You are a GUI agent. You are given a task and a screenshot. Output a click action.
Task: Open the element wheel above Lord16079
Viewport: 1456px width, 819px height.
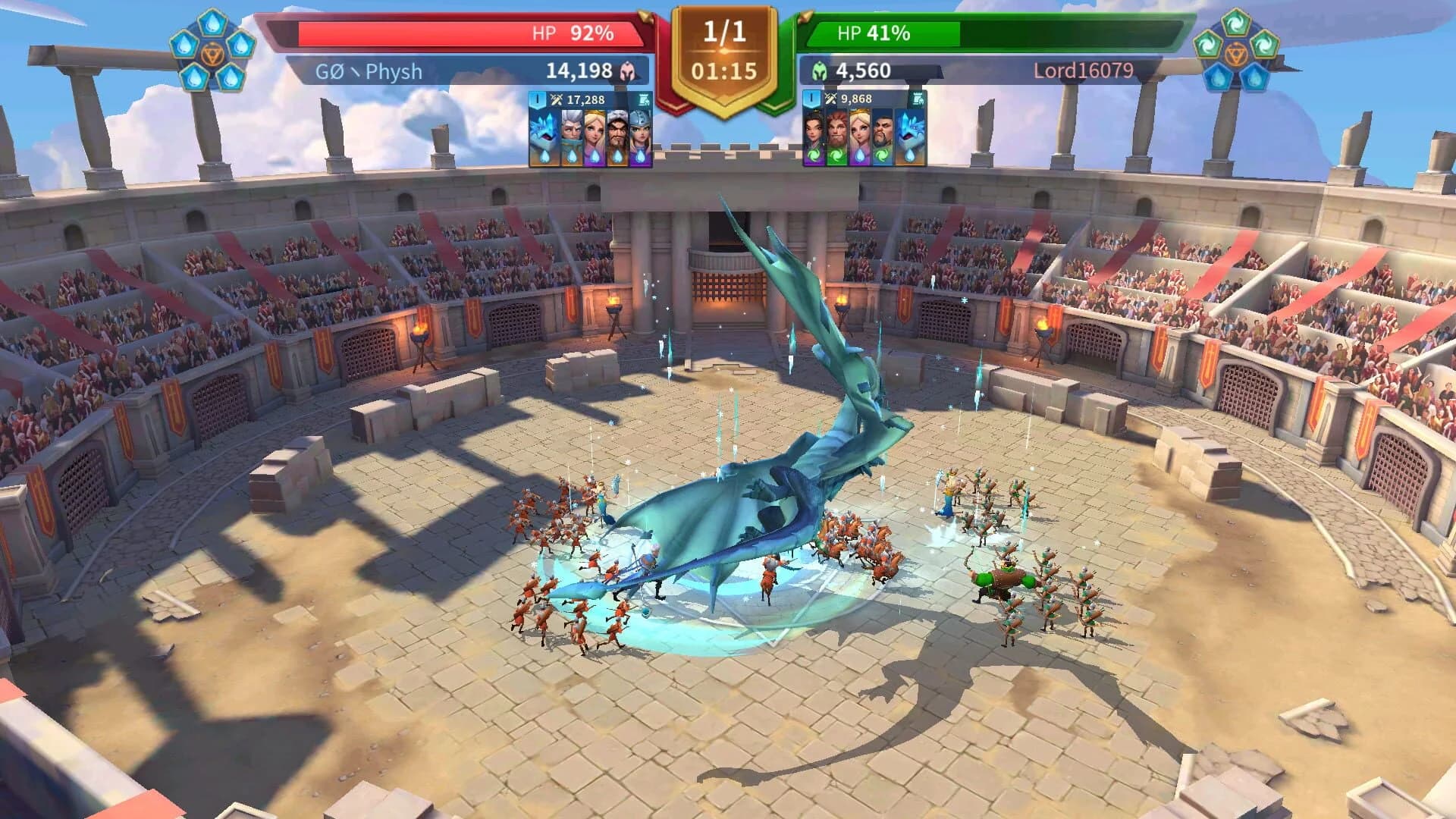pyautogui.click(x=1236, y=53)
